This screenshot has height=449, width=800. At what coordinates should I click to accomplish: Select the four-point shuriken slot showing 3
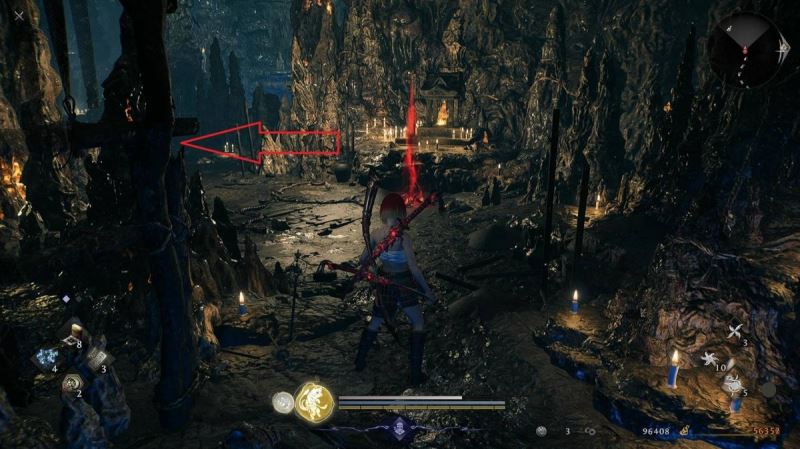(735, 332)
